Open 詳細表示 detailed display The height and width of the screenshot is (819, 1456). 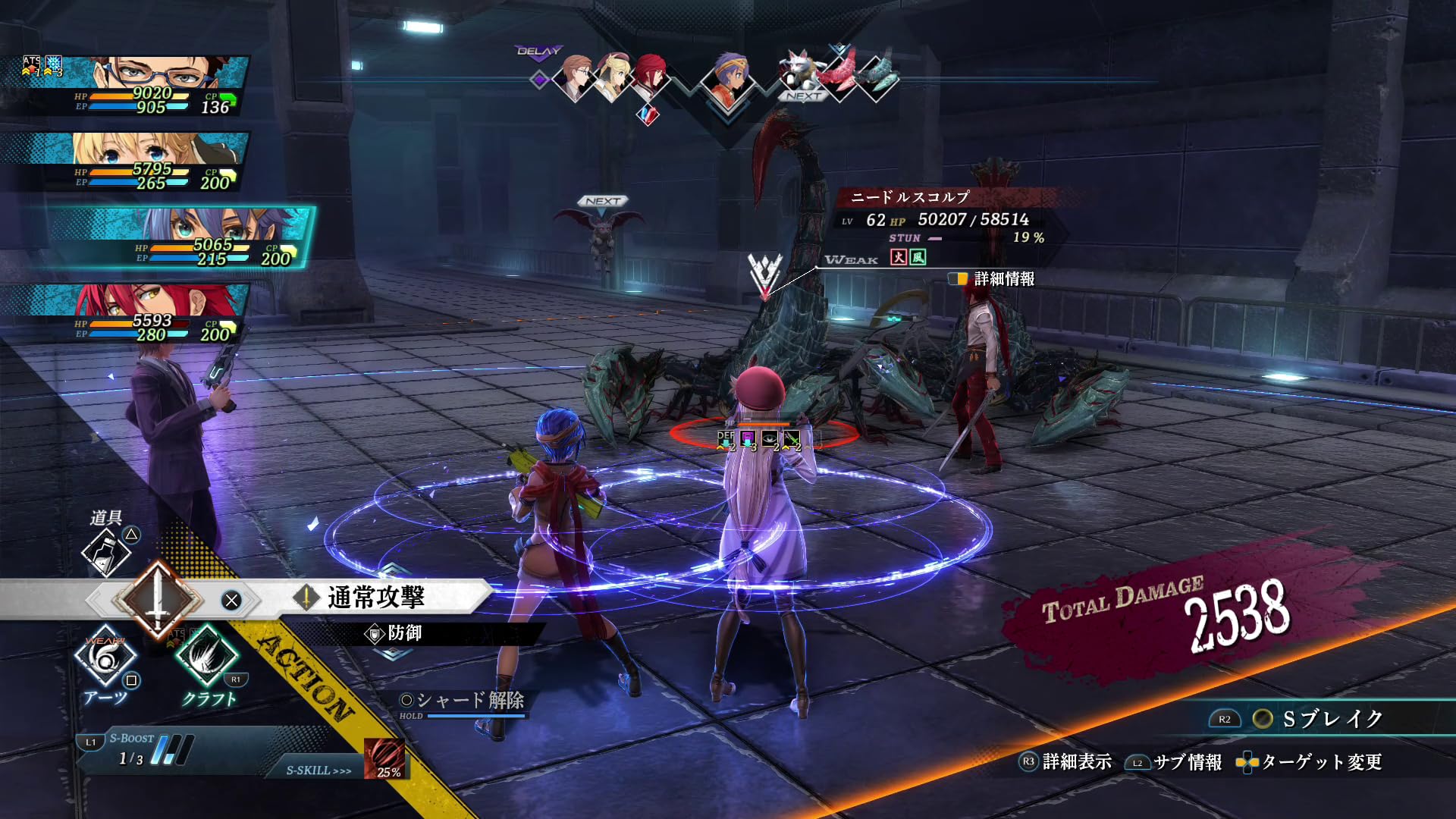pyautogui.click(x=1066, y=762)
